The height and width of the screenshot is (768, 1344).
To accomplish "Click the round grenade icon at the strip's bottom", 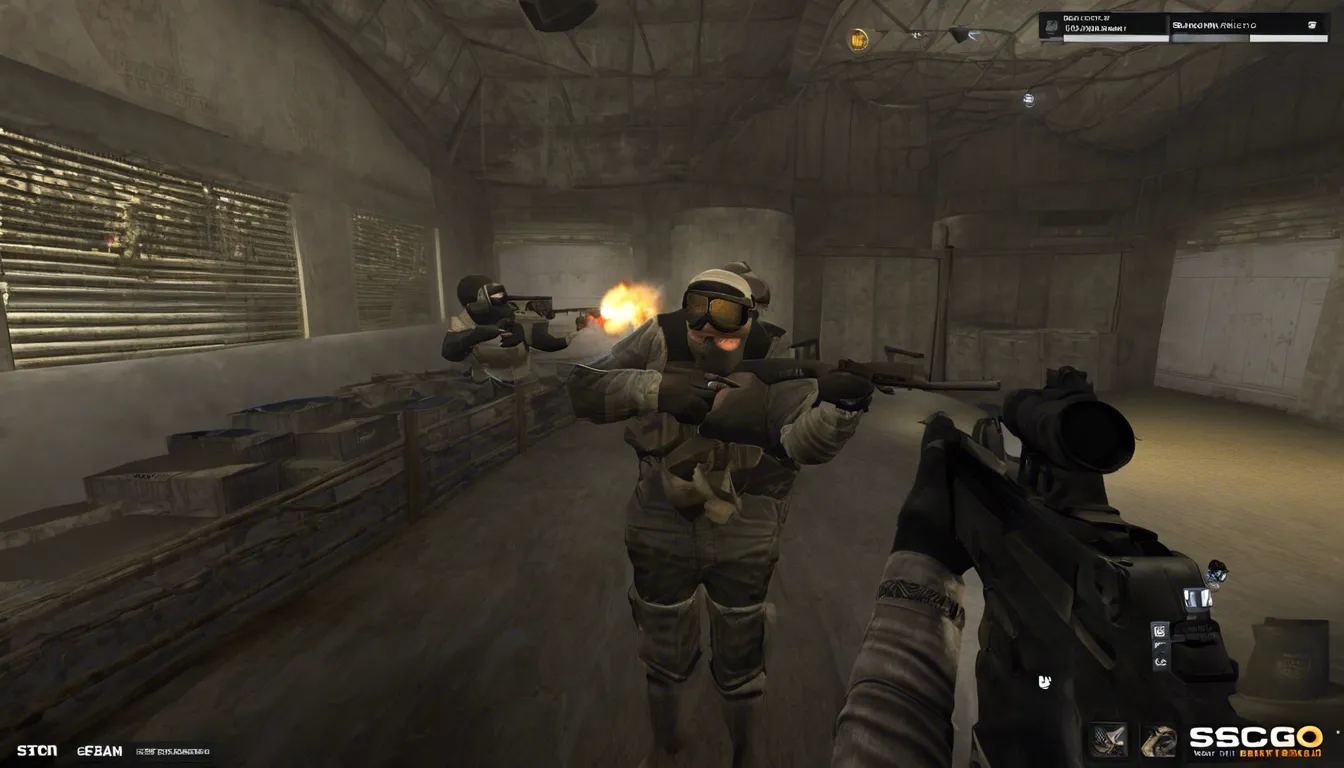I will click(1161, 662).
